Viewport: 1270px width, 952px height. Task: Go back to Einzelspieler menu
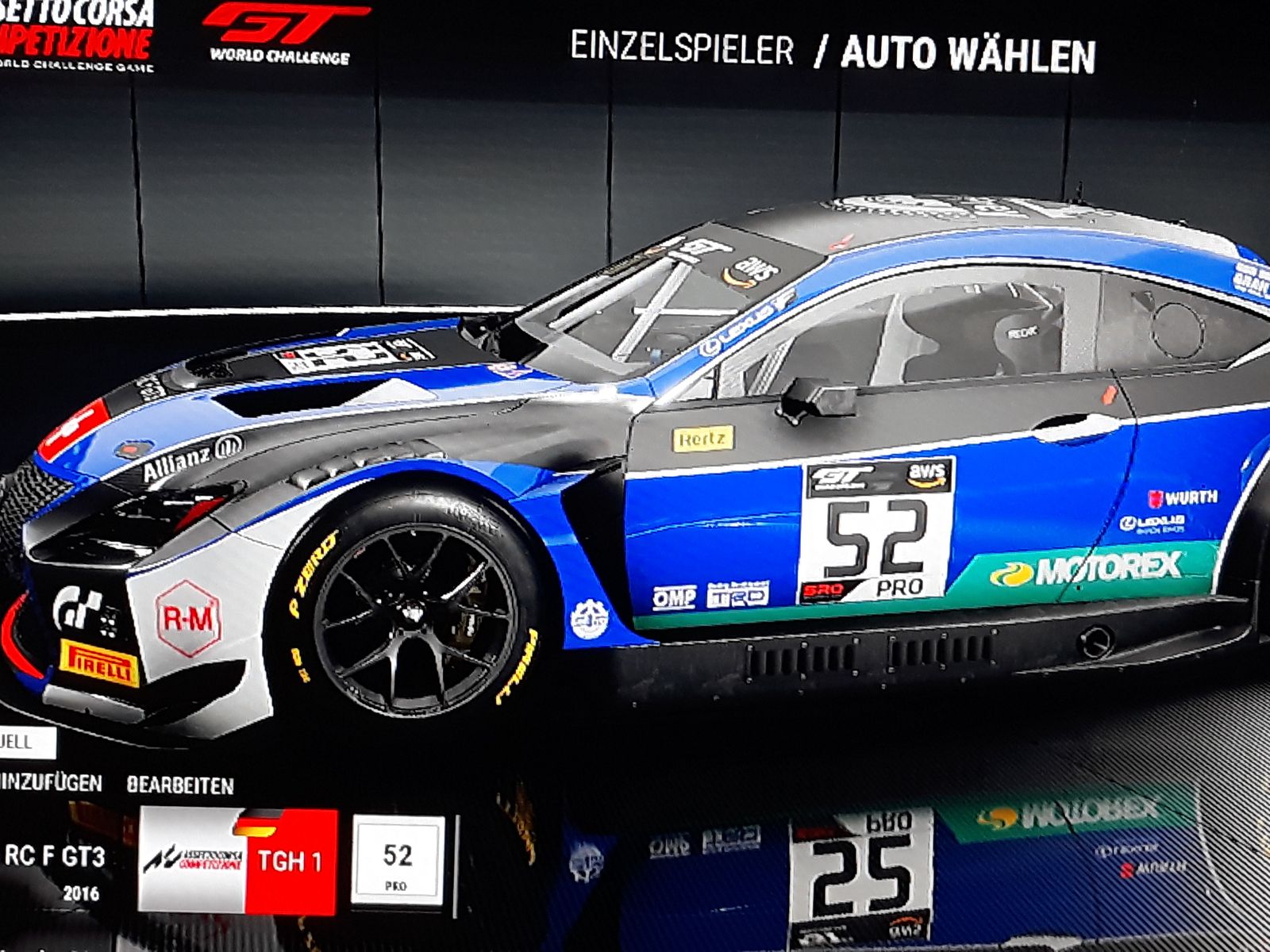click(682, 49)
